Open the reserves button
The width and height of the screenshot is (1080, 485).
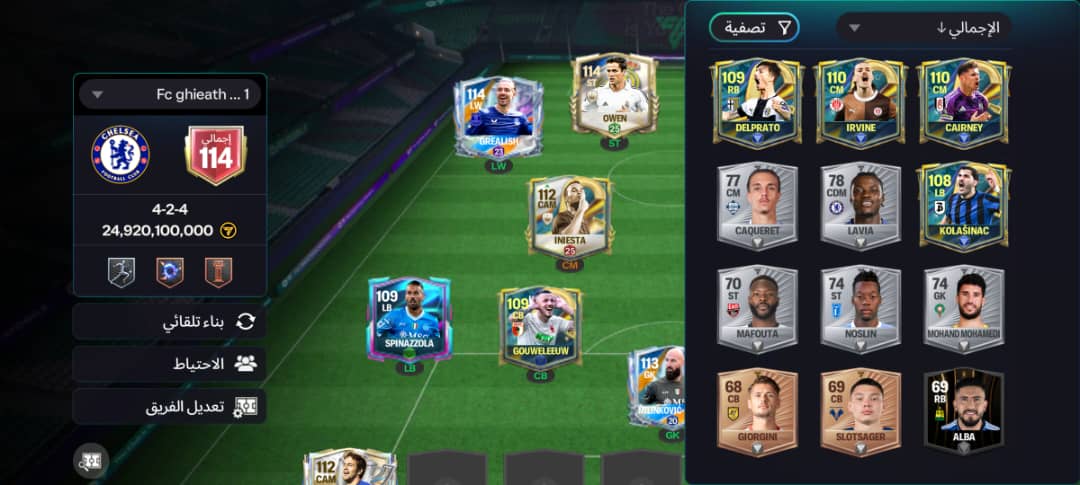click(x=170, y=364)
